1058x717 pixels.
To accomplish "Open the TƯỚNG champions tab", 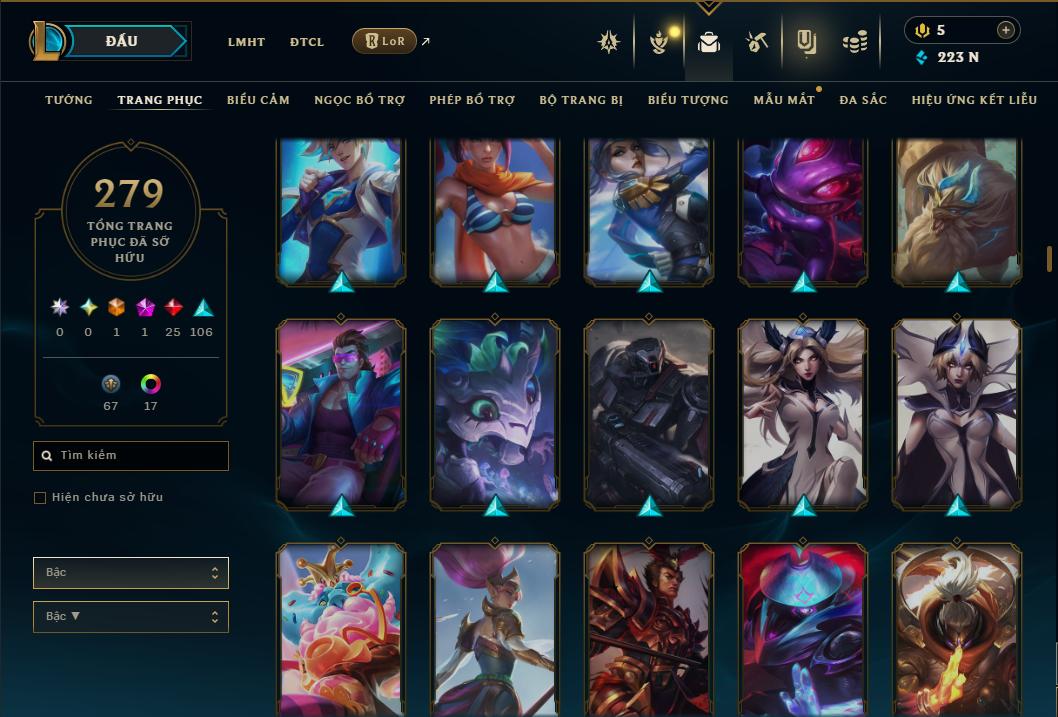I will tap(69, 100).
